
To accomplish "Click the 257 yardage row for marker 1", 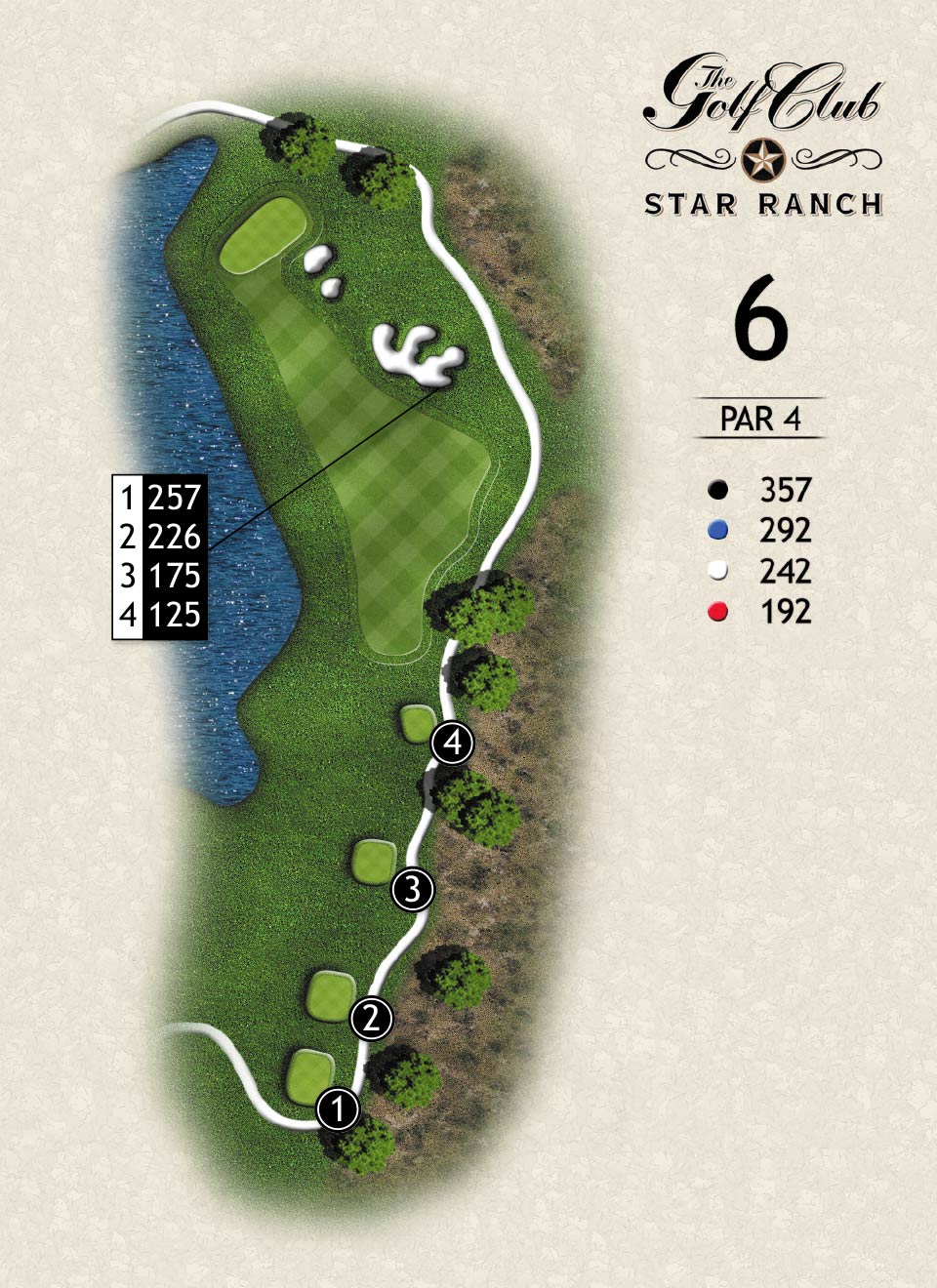I will pyautogui.click(x=161, y=498).
